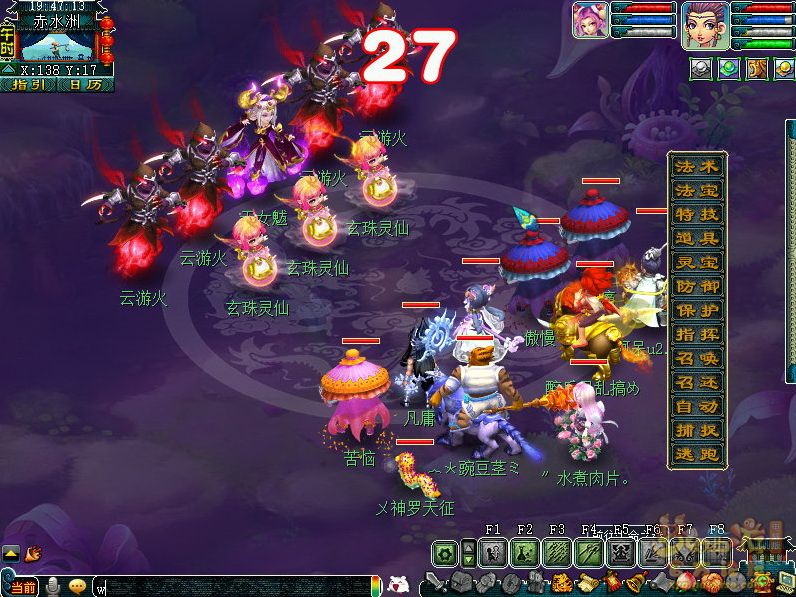Click the pink-haired pet portrait
Image resolution: width=796 pixels, height=597 pixels.
(x=590, y=20)
